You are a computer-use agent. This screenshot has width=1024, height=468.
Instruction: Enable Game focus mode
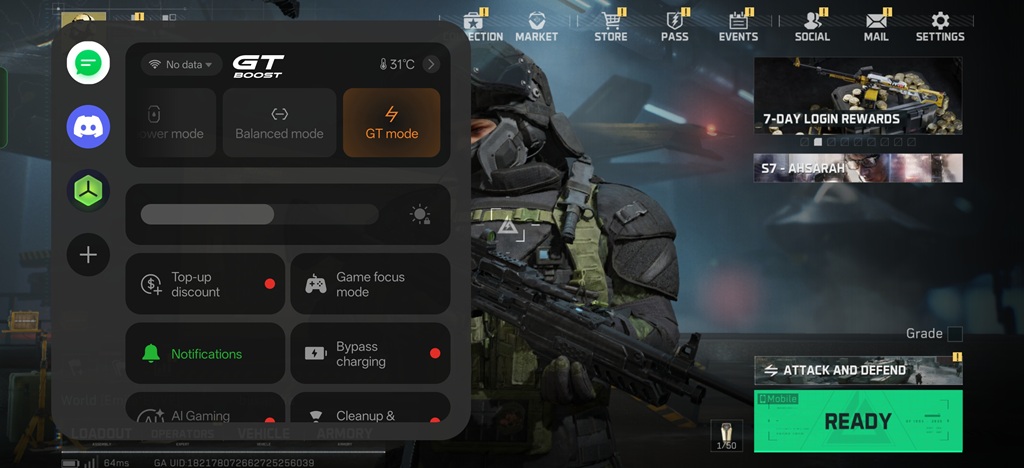(x=370, y=284)
